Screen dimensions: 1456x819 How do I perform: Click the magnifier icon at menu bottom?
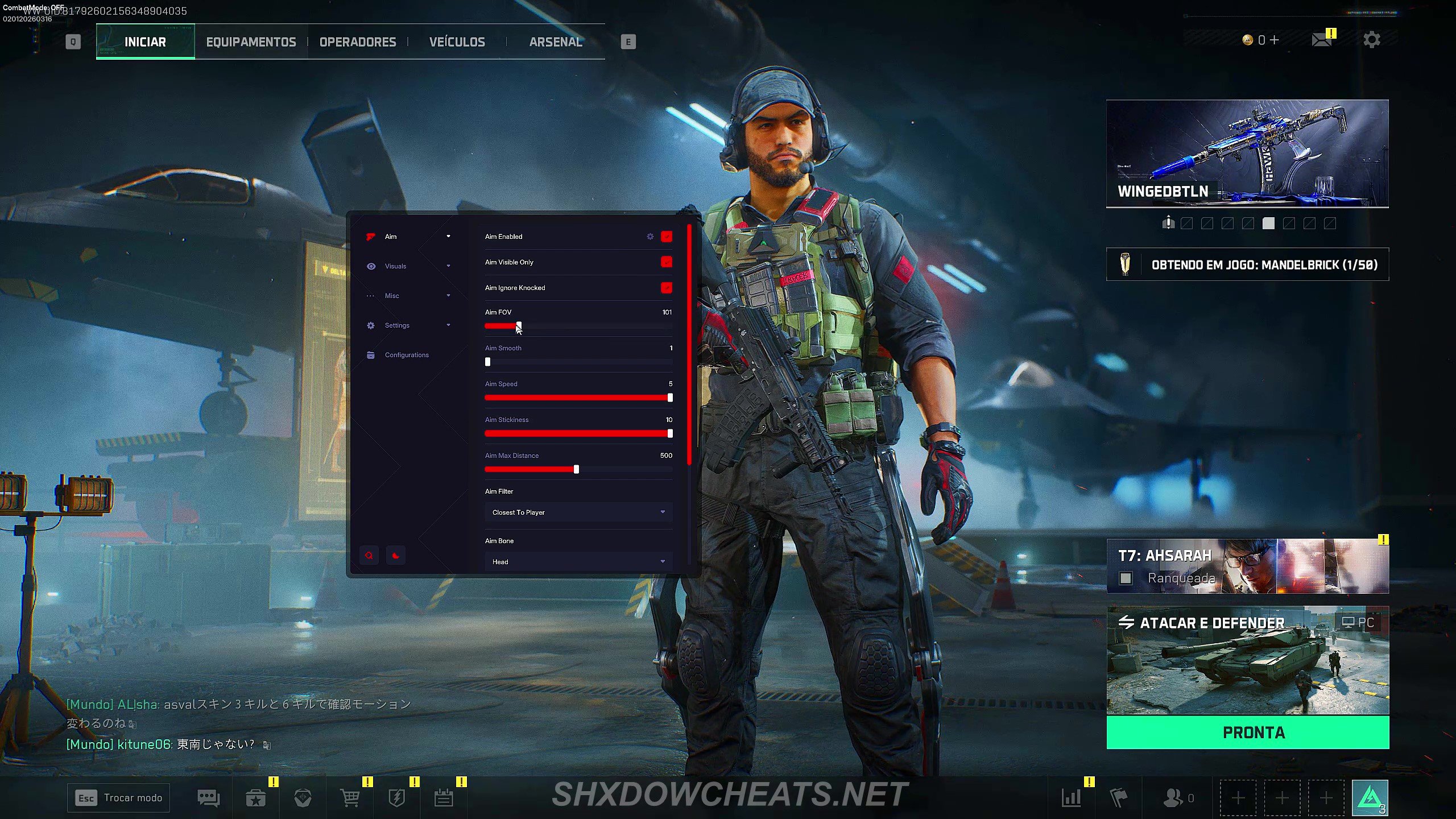coord(369,555)
